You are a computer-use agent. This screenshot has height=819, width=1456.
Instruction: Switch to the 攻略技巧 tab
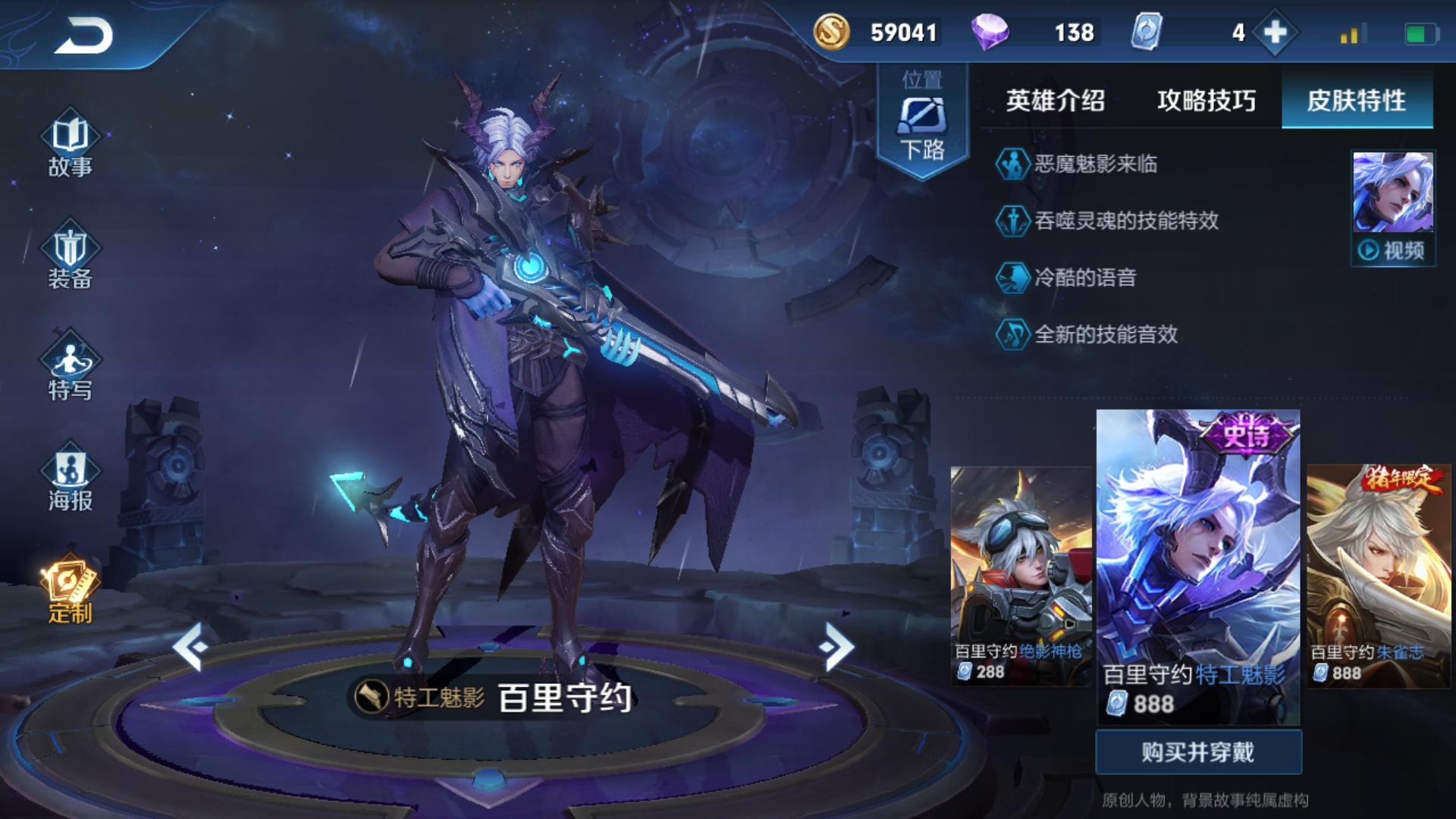(x=1207, y=99)
